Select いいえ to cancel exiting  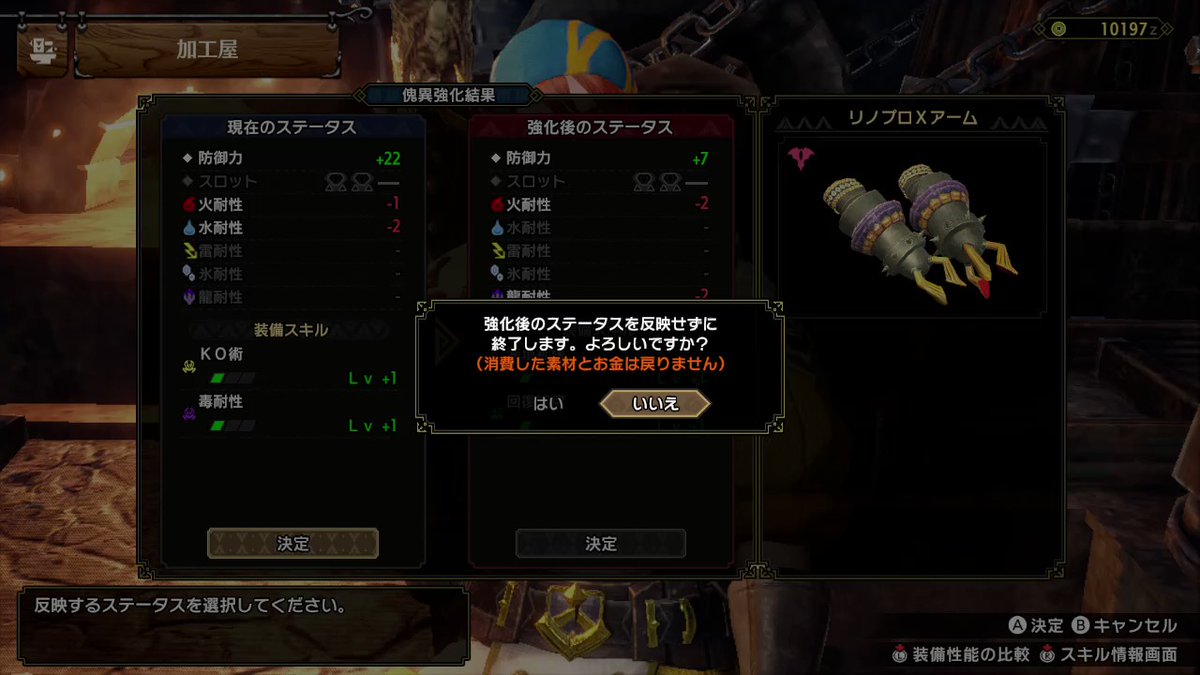coord(655,404)
